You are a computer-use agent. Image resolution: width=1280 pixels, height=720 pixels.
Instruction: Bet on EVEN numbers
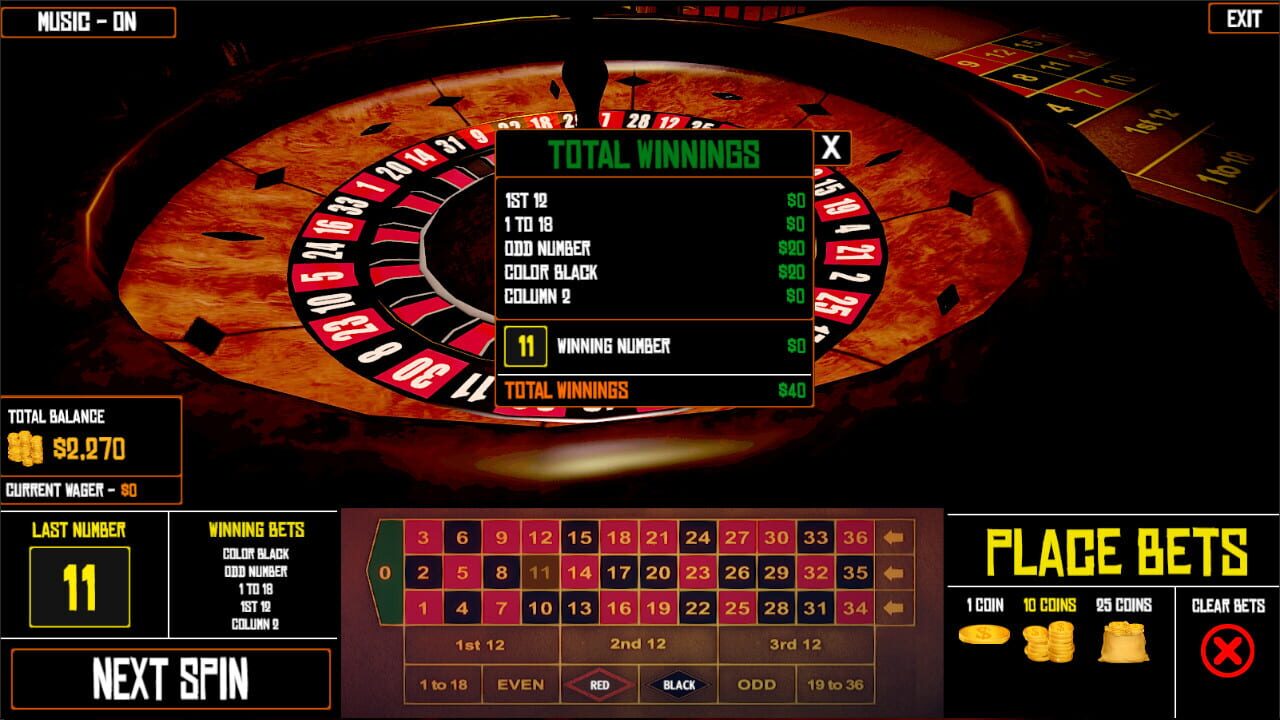click(520, 685)
